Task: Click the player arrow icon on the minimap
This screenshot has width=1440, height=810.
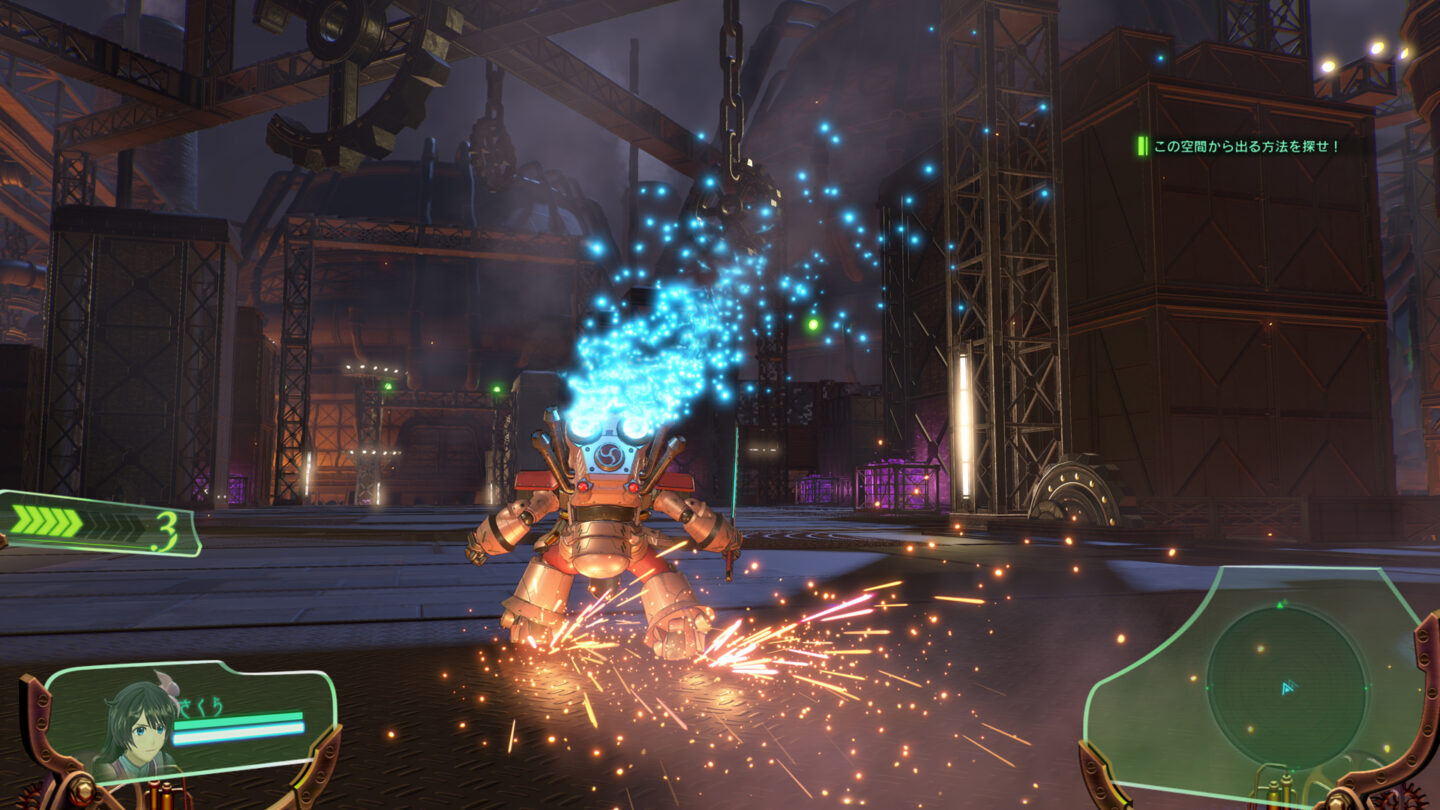Action: (x=1287, y=690)
